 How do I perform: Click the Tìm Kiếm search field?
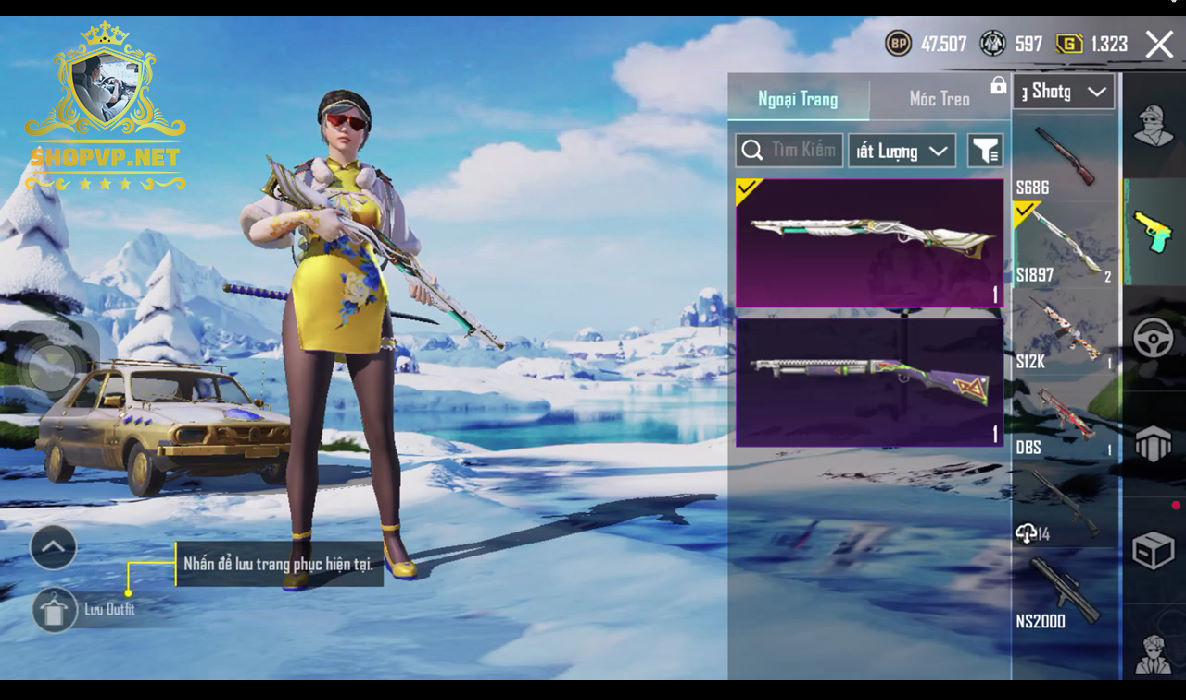point(790,151)
